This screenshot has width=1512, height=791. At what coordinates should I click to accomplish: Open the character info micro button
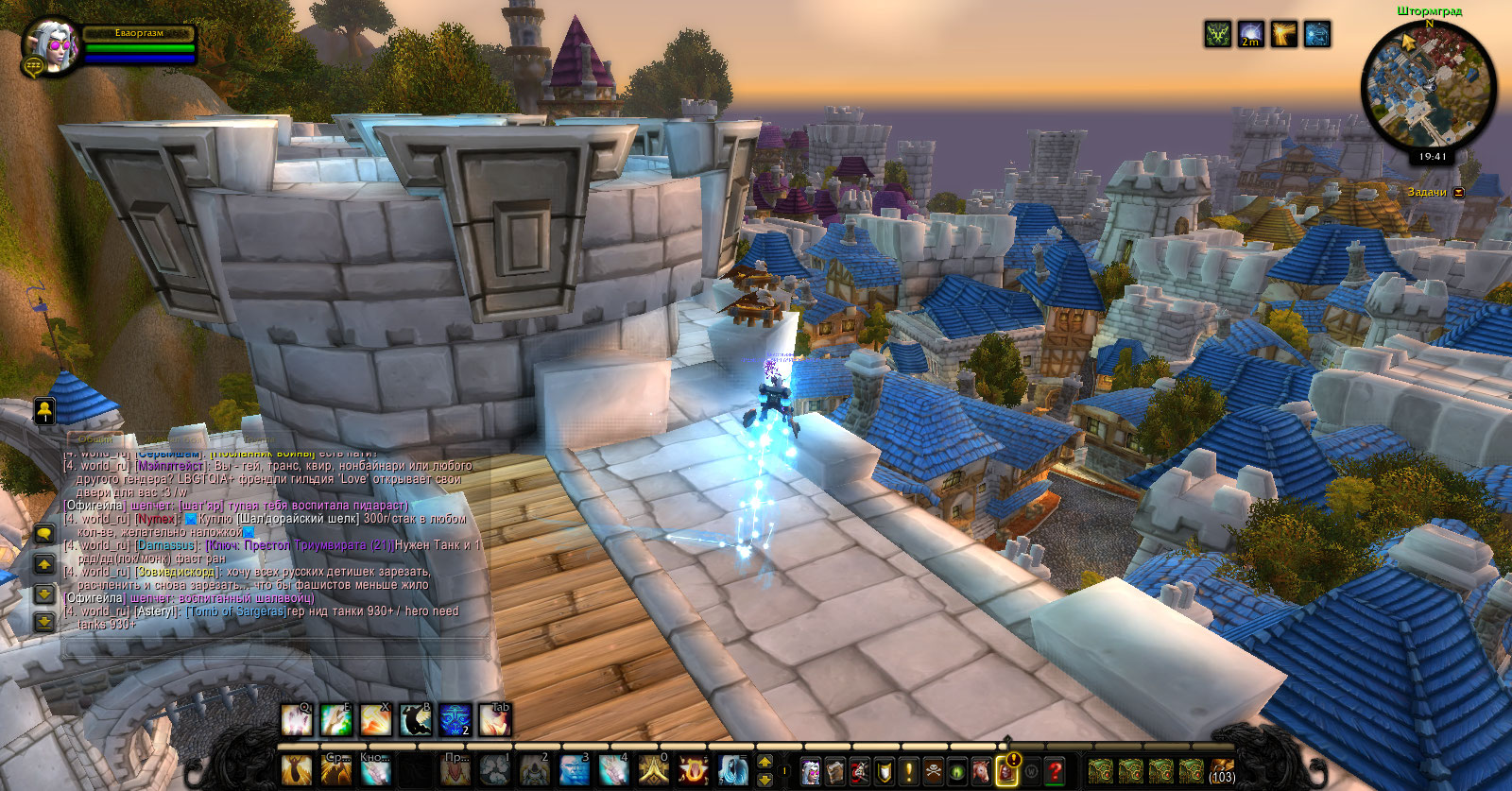pyautogui.click(x=810, y=771)
